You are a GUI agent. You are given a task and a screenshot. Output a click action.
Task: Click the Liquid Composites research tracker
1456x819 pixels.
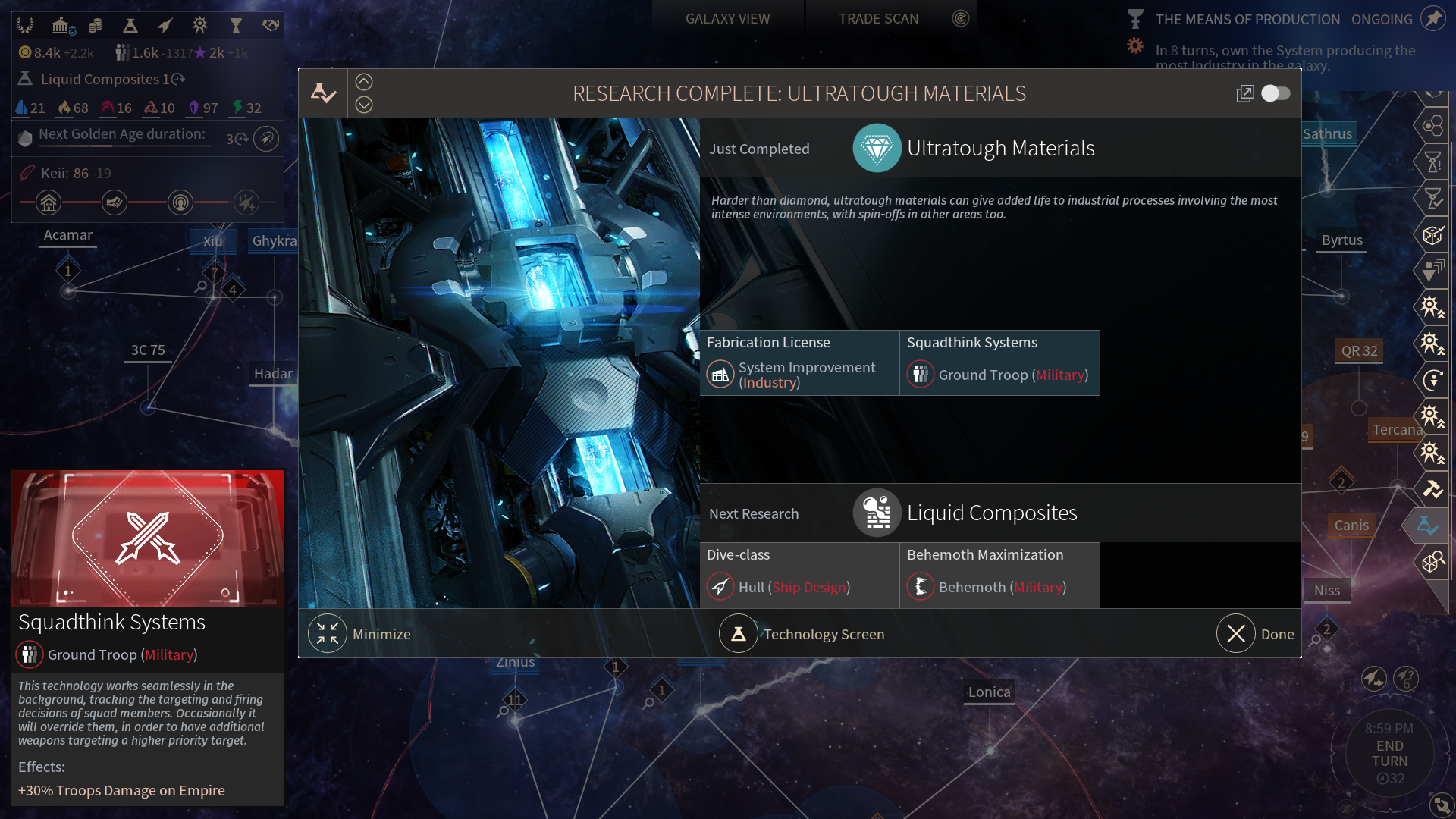[102, 79]
